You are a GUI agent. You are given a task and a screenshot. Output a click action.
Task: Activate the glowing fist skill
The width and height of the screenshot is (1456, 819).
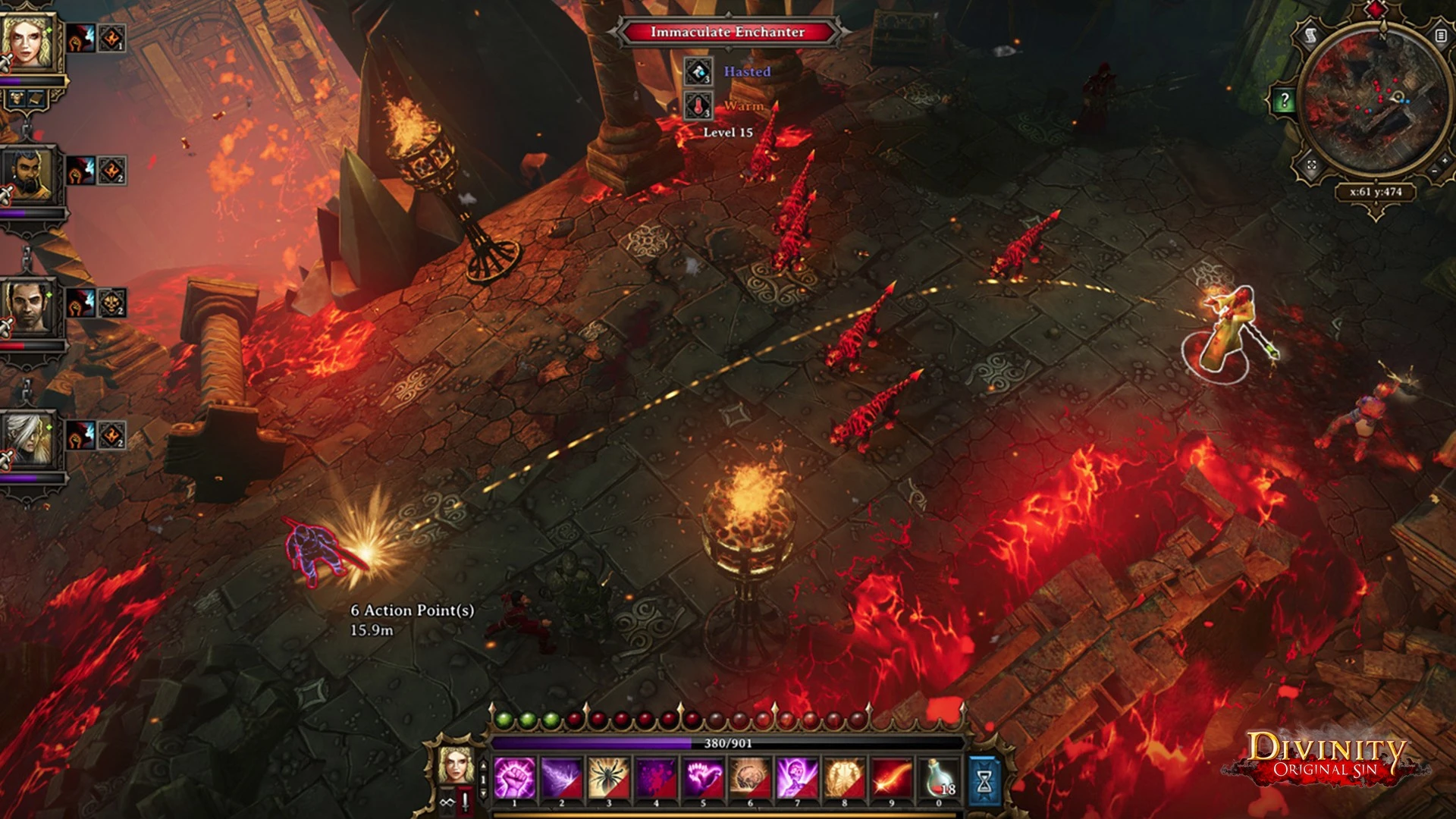tap(514, 779)
